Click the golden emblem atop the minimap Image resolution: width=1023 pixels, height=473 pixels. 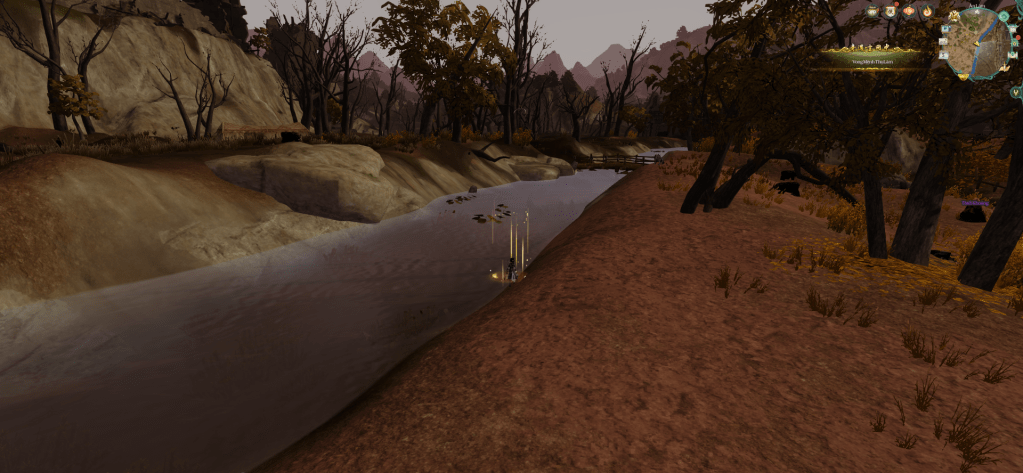click(x=954, y=16)
